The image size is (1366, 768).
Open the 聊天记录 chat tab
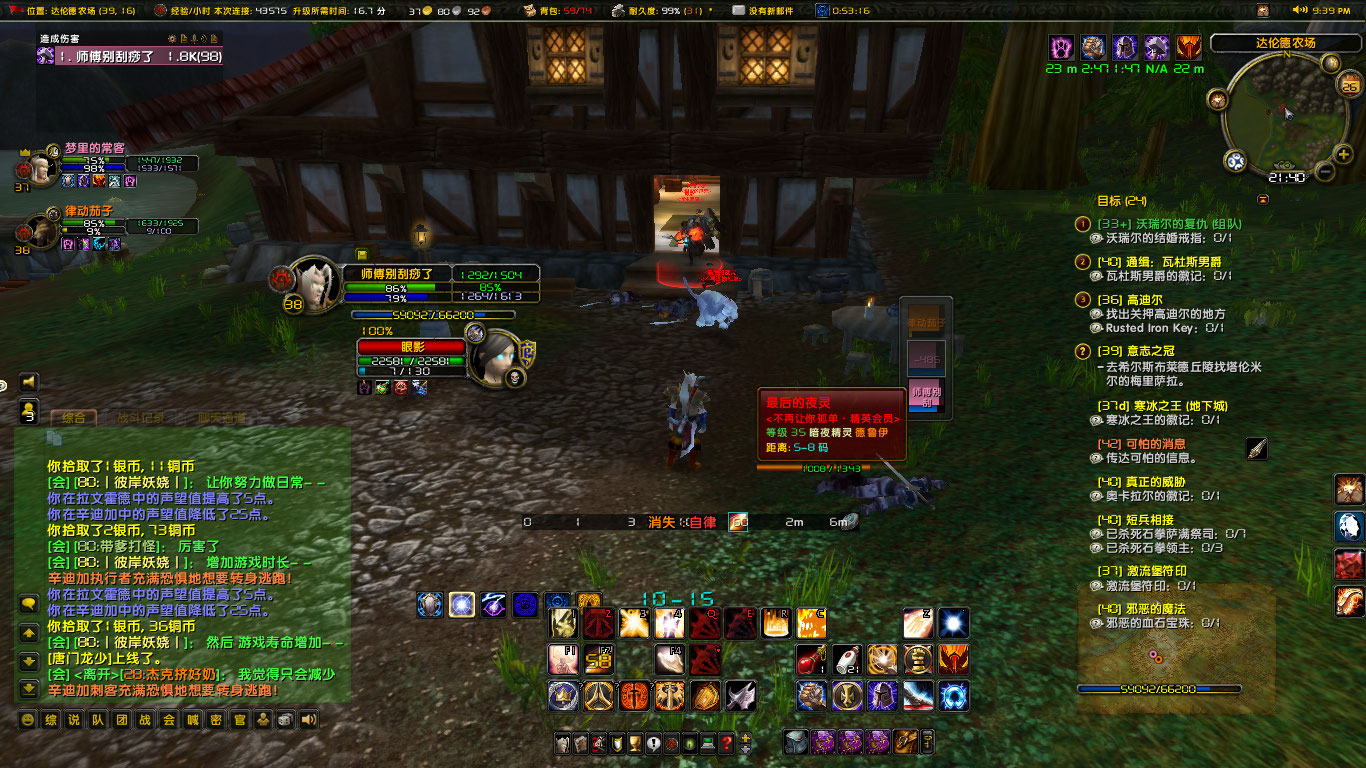coord(221,419)
